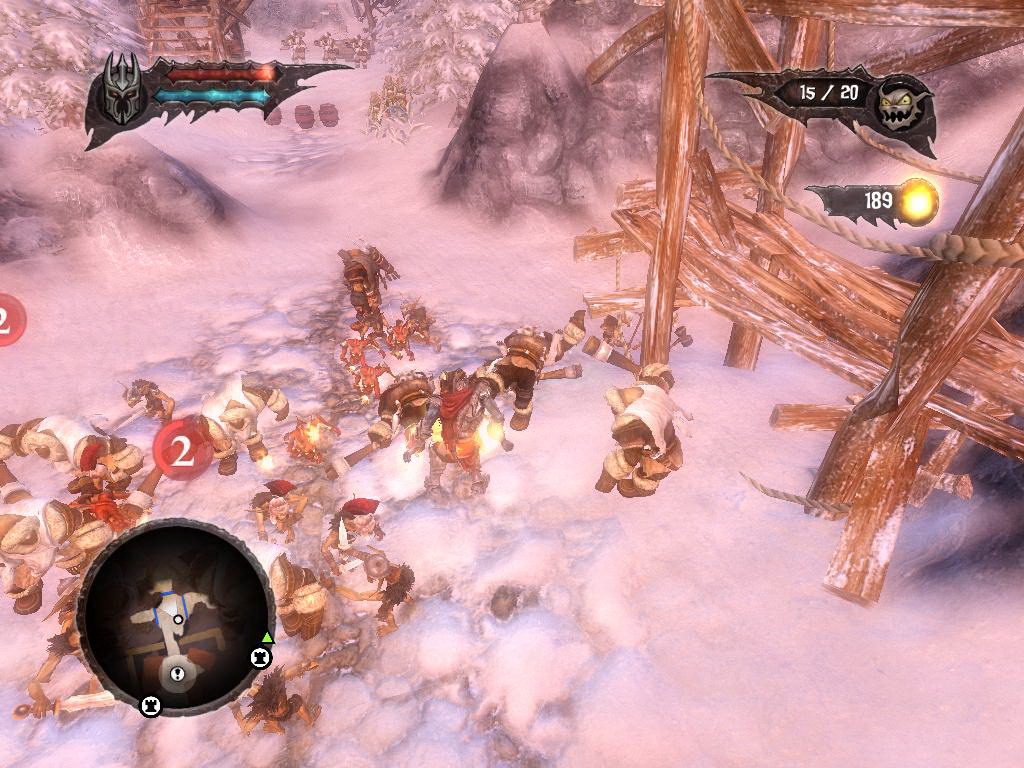
Task: Click the tower marker right of minimap
Action: (260, 657)
